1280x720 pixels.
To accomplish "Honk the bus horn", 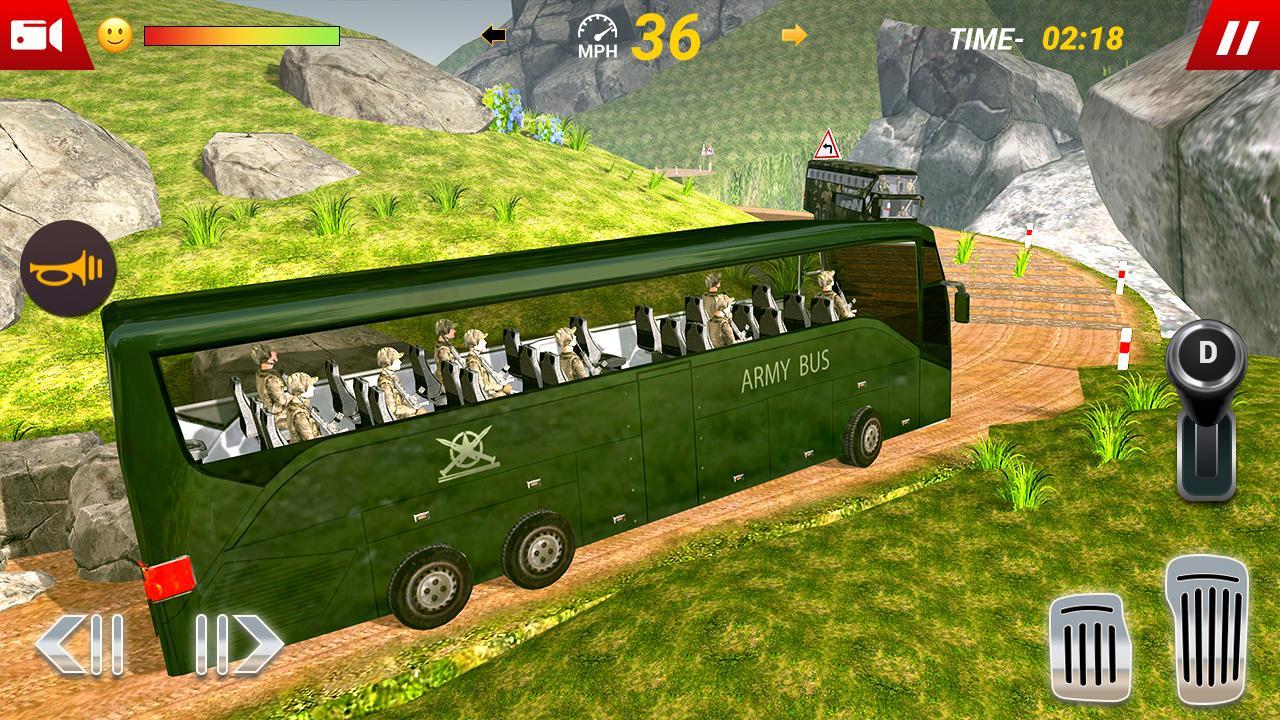I will pos(68,269).
